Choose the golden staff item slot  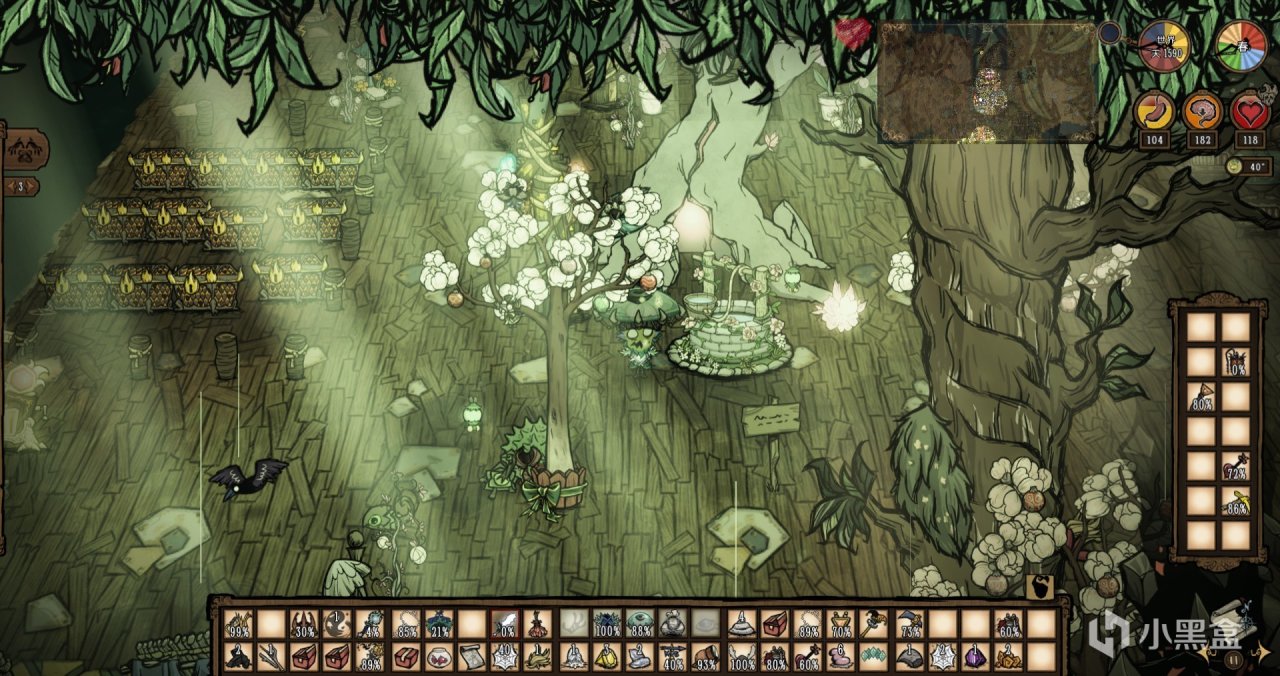874,624
